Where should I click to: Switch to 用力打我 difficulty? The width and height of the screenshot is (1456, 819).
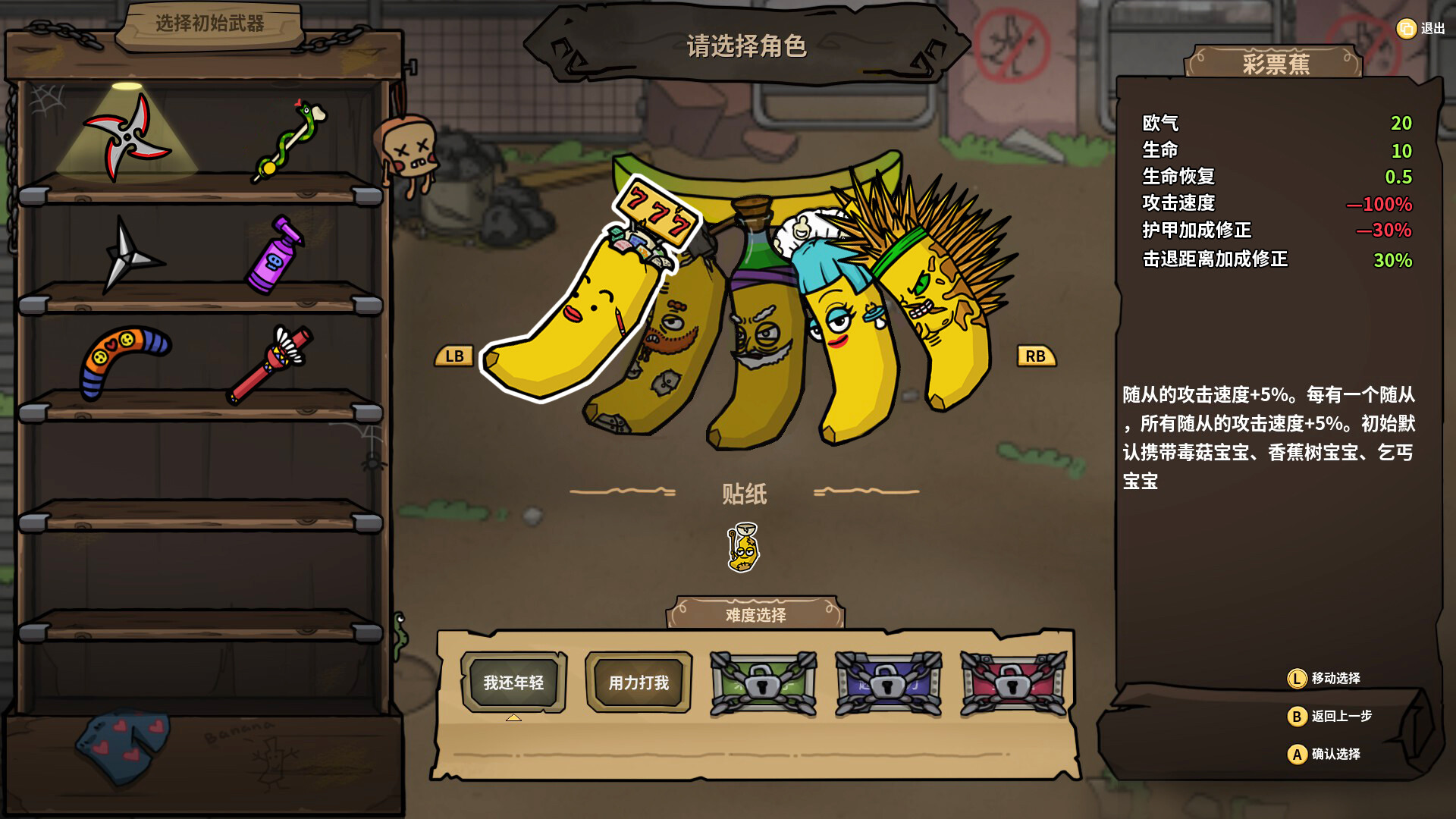click(x=638, y=682)
